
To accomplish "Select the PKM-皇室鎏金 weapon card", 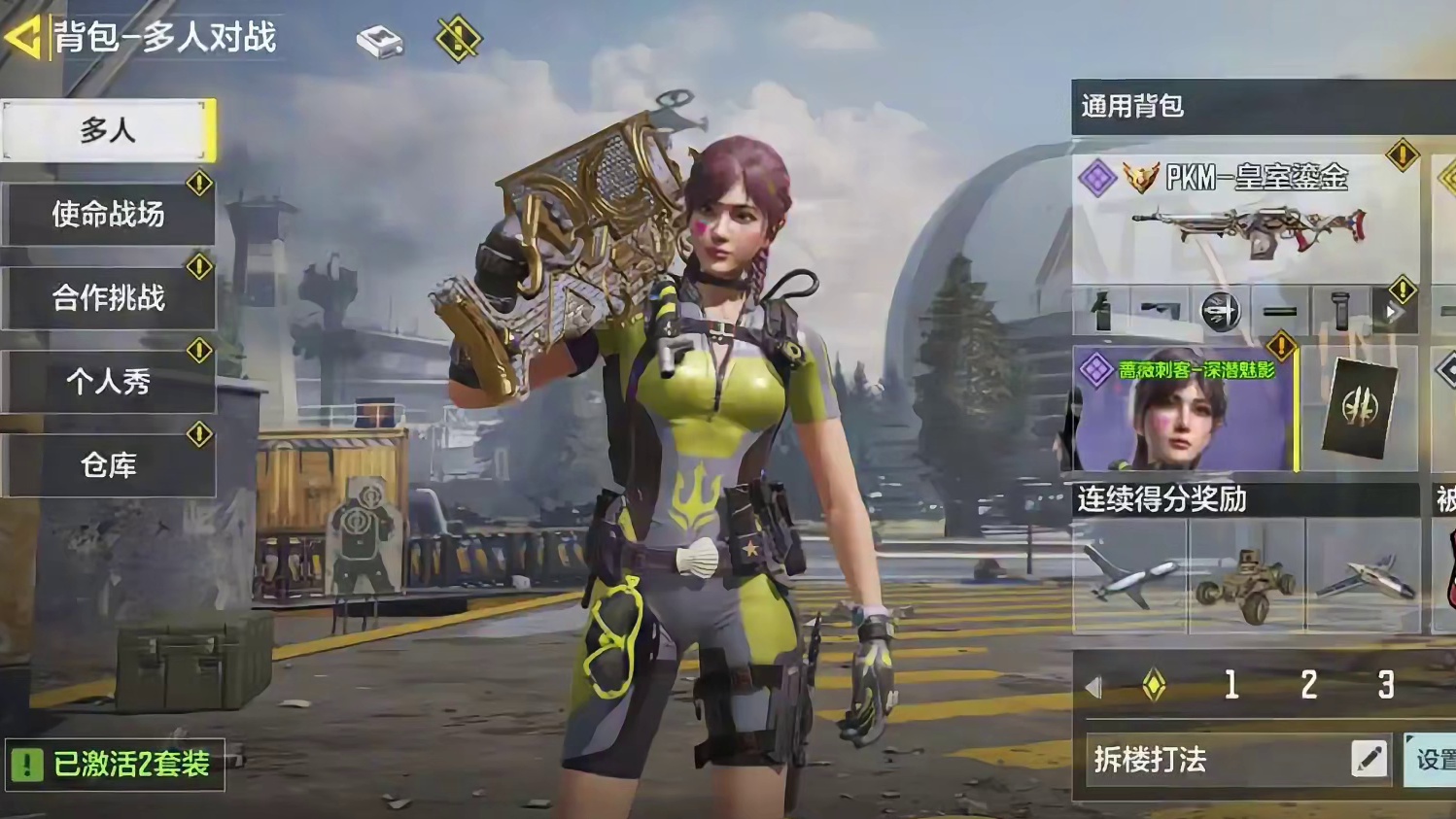I will (1246, 218).
